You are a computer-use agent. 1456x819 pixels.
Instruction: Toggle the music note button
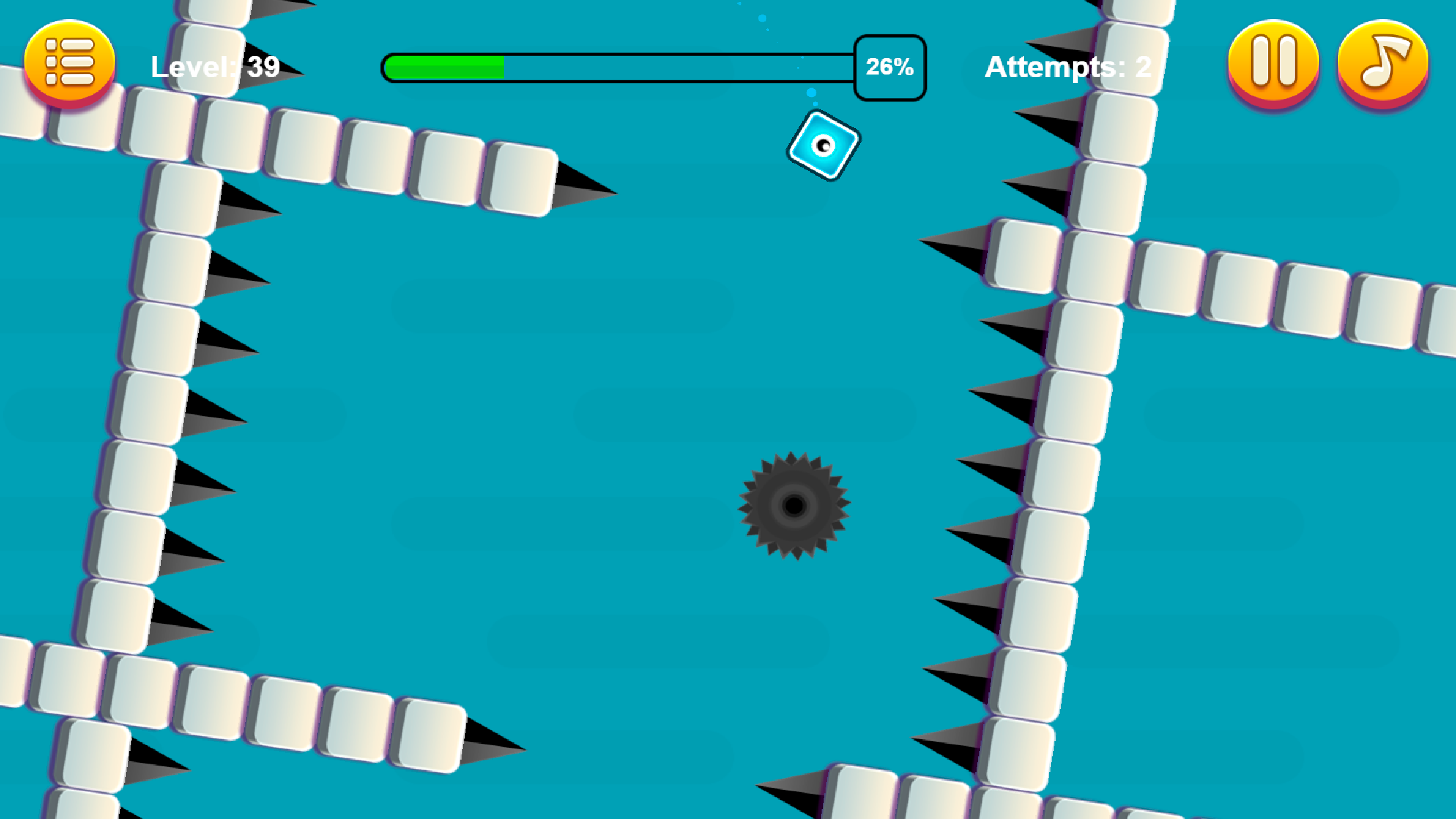[1383, 63]
